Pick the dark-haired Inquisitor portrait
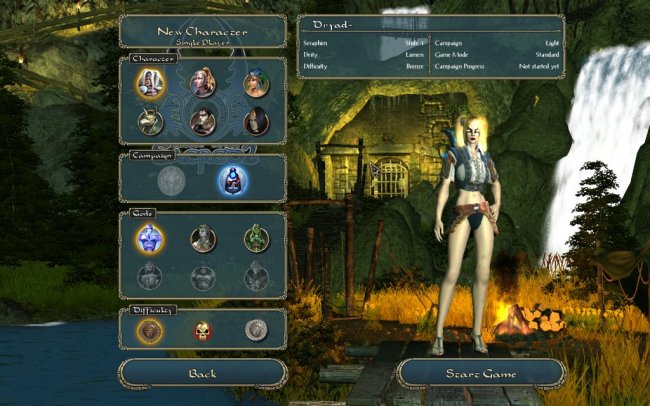This screenshot has width=650, height=406. pyautogui.click(x=256, y=122)
